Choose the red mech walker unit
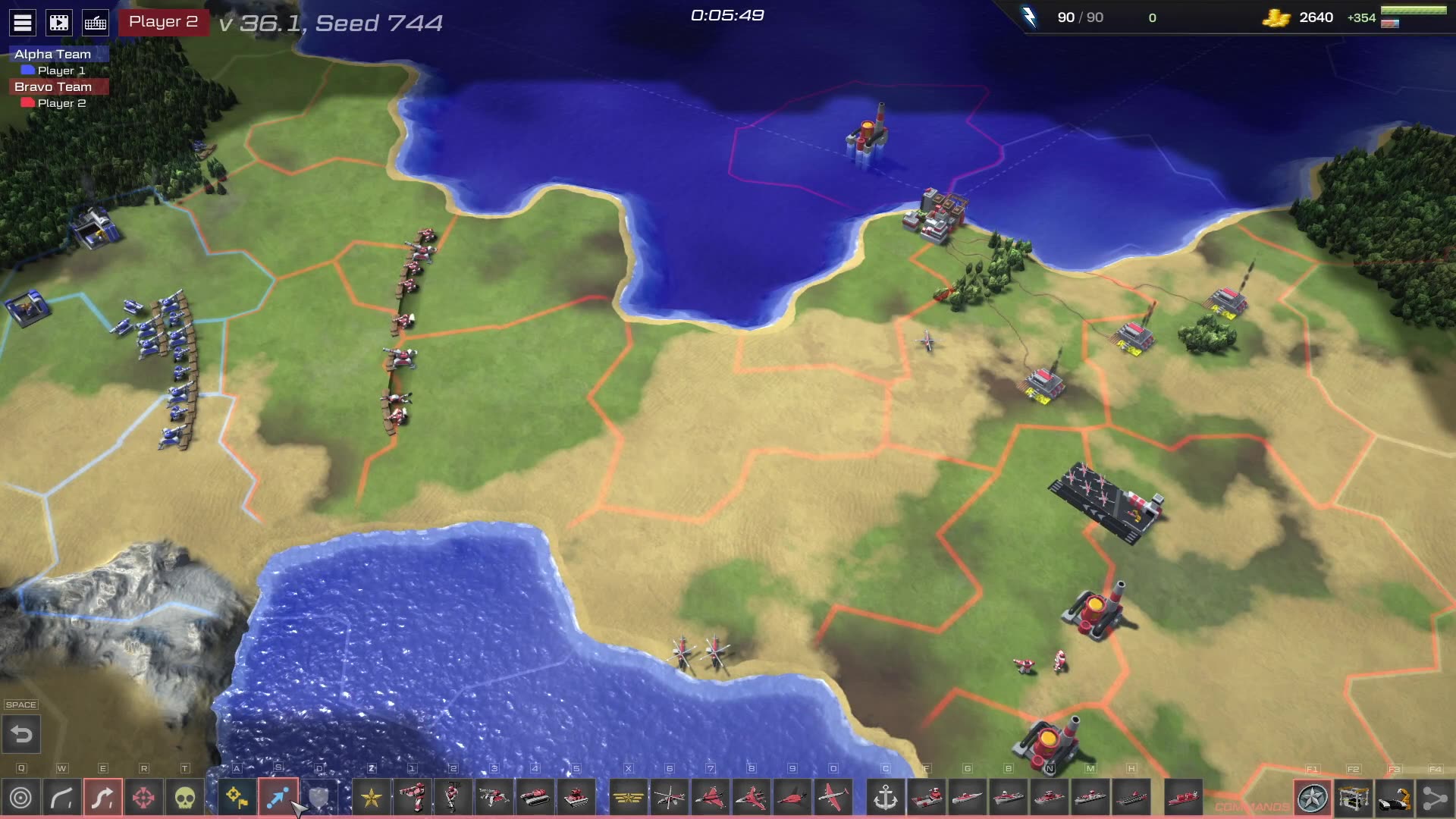 [413, 798]
